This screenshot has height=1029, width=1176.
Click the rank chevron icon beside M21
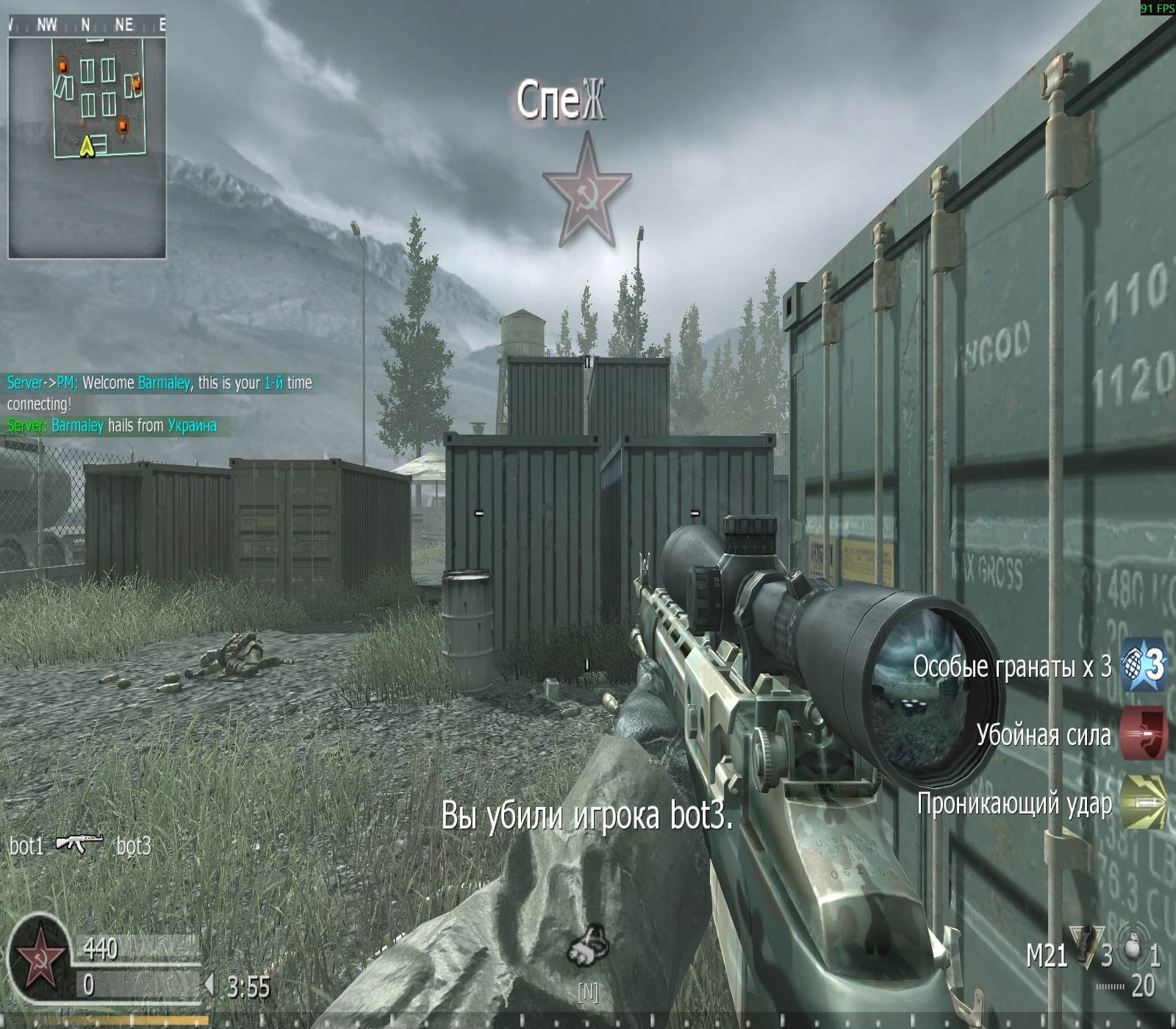[x=1086, y=948]
